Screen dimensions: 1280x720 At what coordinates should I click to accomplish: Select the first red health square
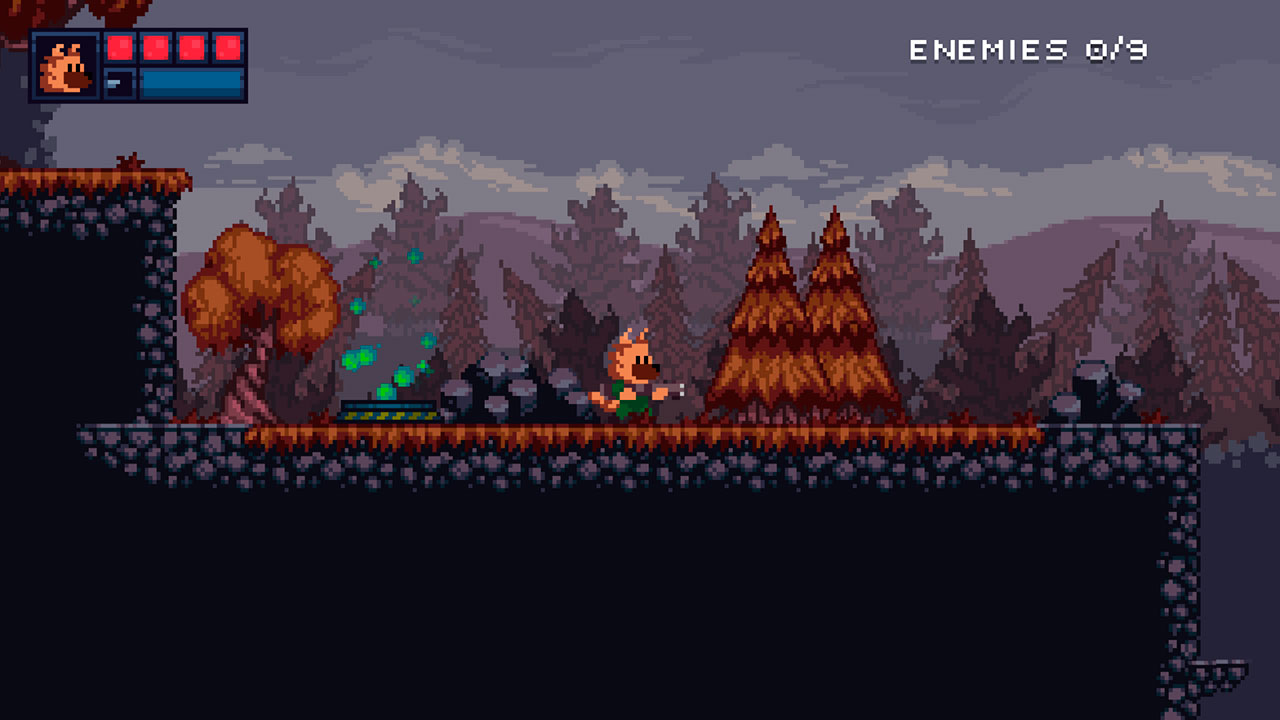(x=122, y=47)
